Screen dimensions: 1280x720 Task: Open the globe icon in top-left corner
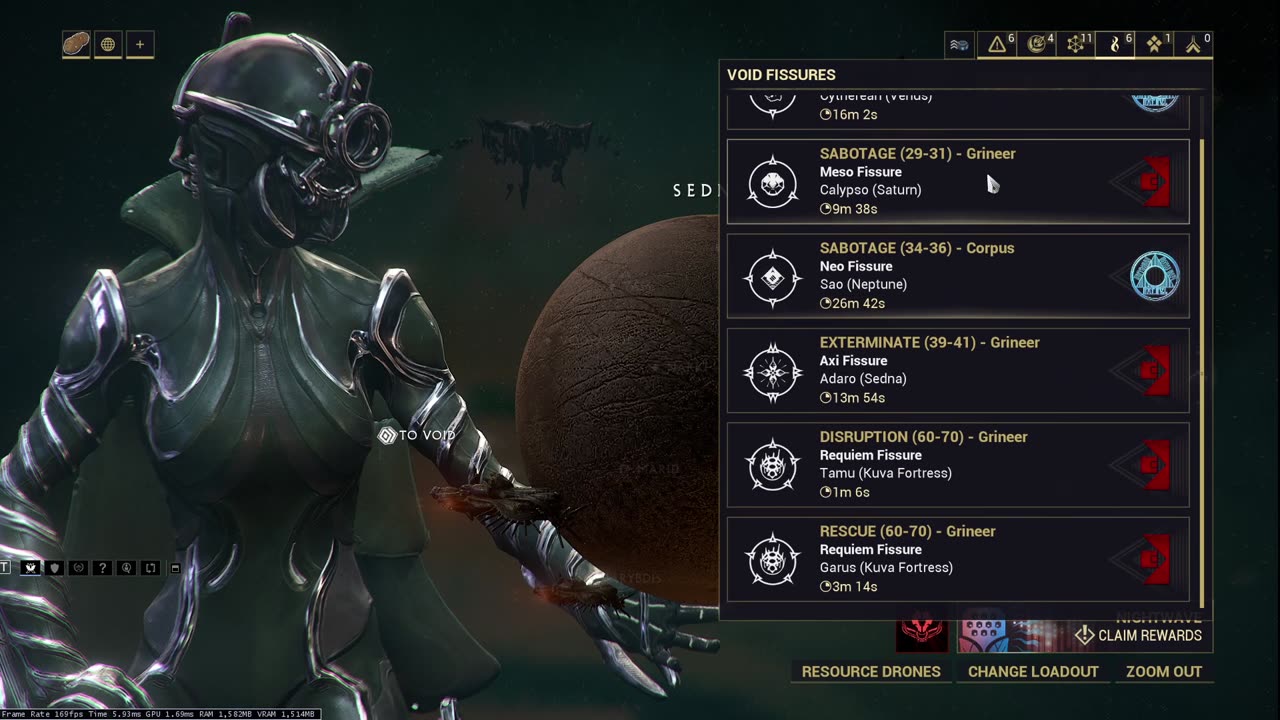point(108,44)
